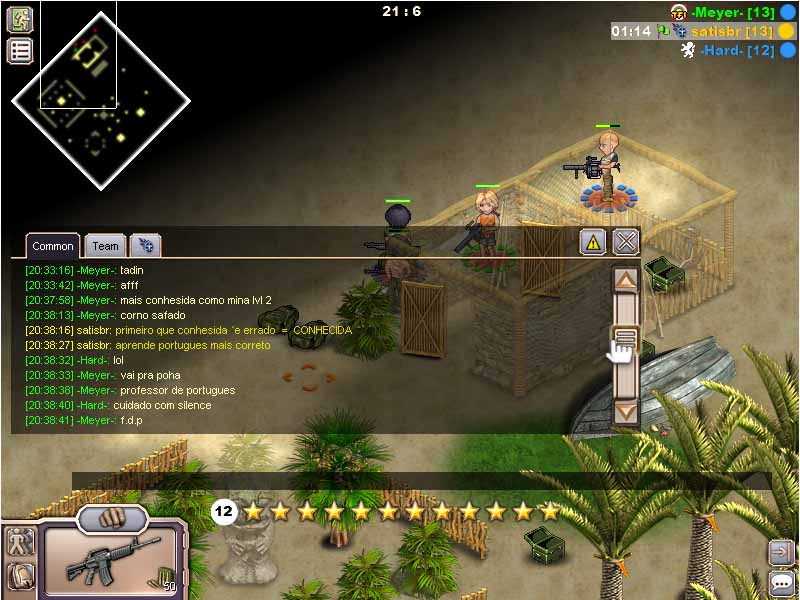Image resolution: width=800 pixels, height=600 pixels.
Task: Click the chat scroll-down arrow
Action: pyautogui.click(x=626, y=410)
